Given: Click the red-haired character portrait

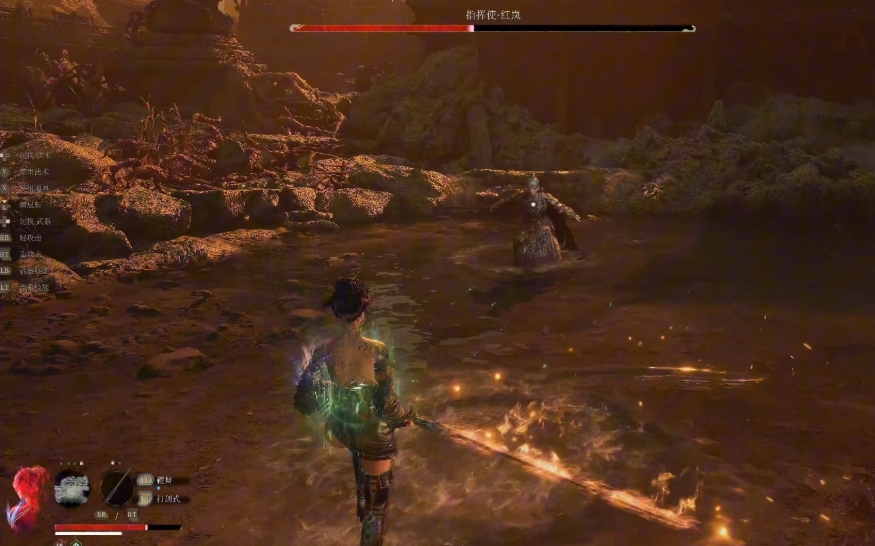Looking at the screenshot, I should (26, 496).
